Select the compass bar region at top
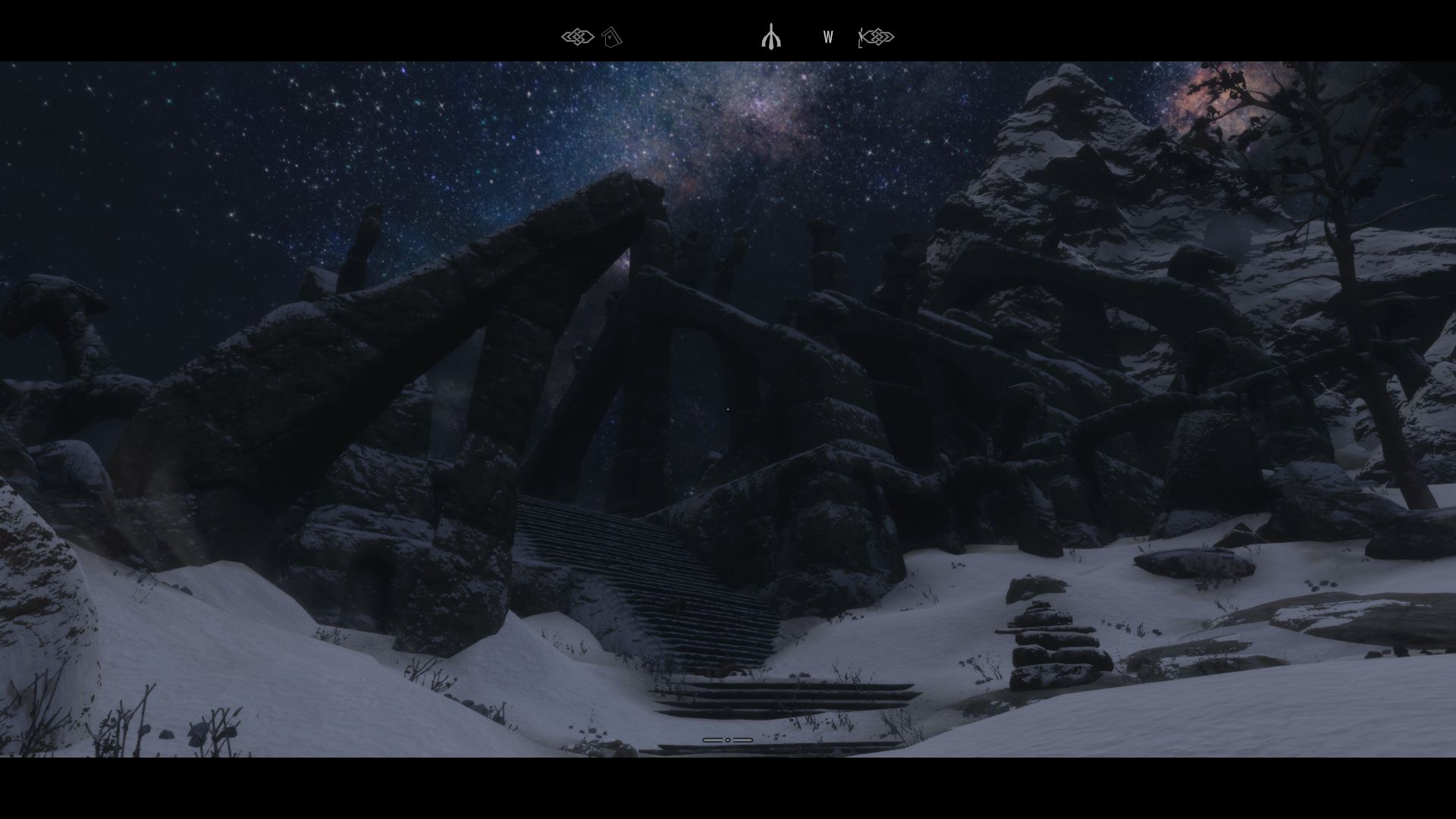Screen dimensions: 1456x819 point(728,36)
